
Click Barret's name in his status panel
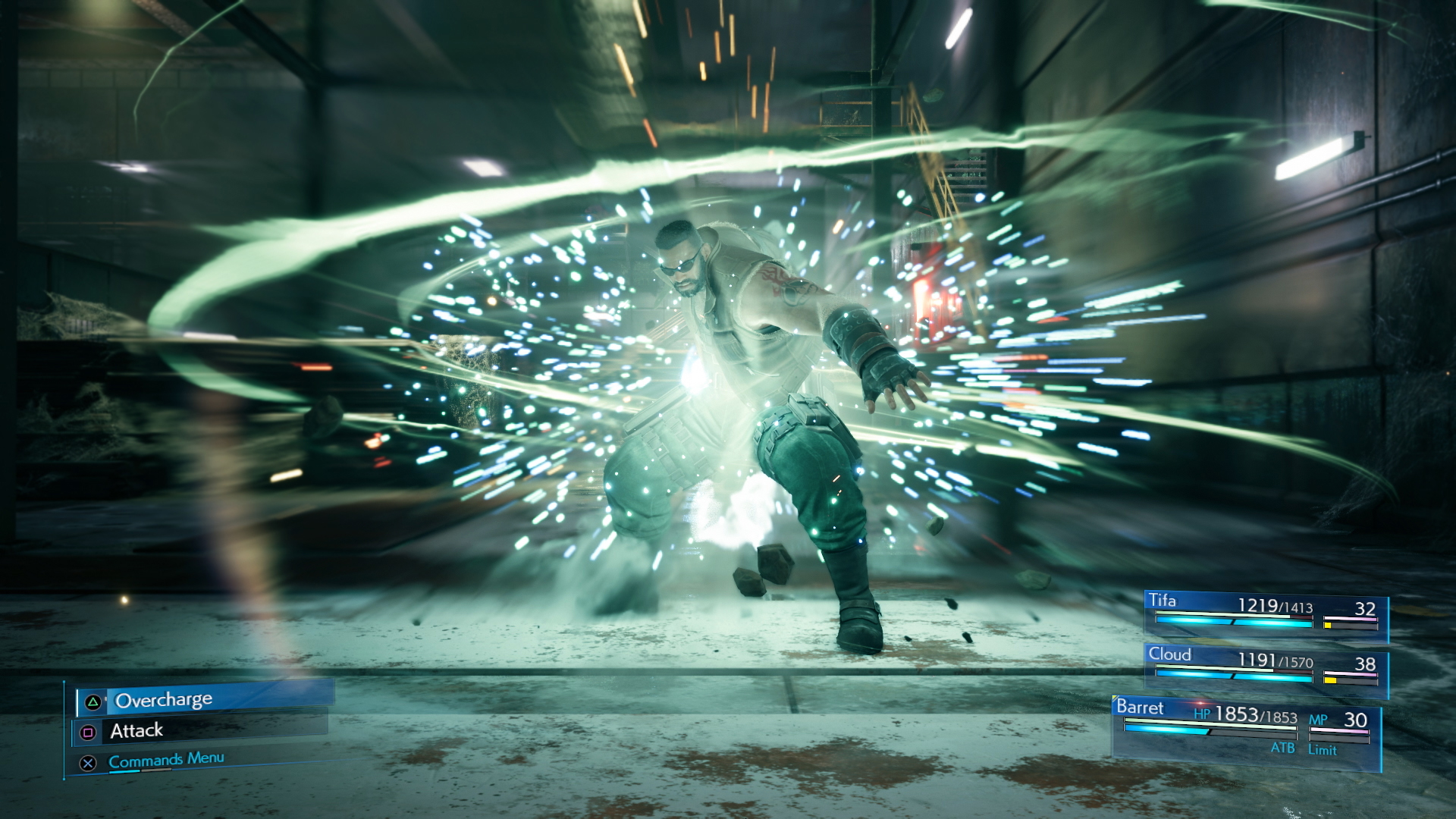1141,708
